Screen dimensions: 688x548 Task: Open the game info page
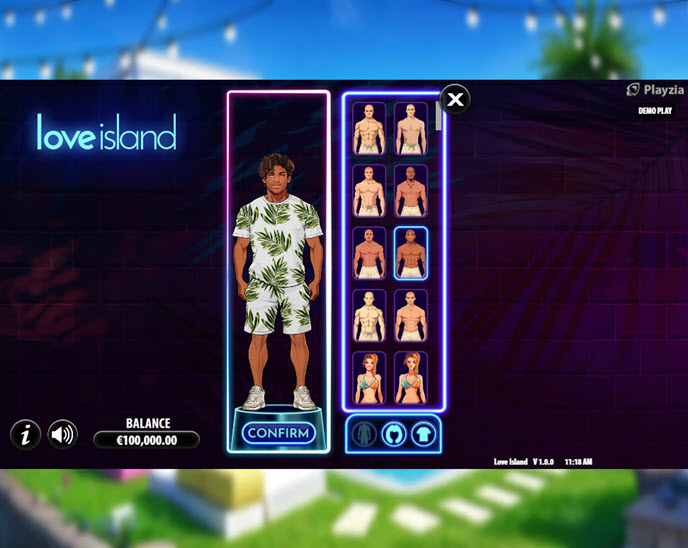click(x=25, y=434)
